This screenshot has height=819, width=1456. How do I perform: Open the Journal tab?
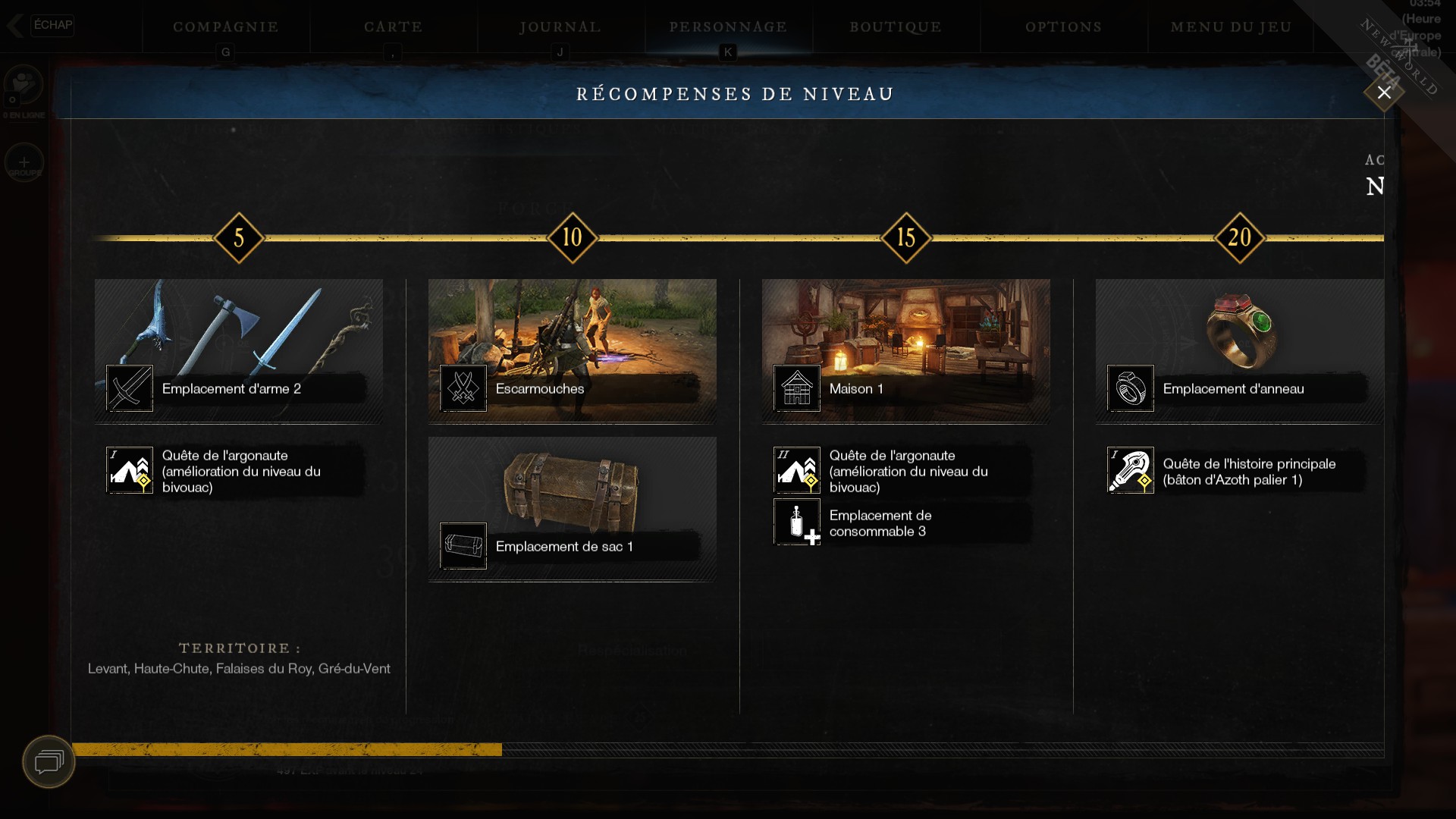(x=560, y=27)
